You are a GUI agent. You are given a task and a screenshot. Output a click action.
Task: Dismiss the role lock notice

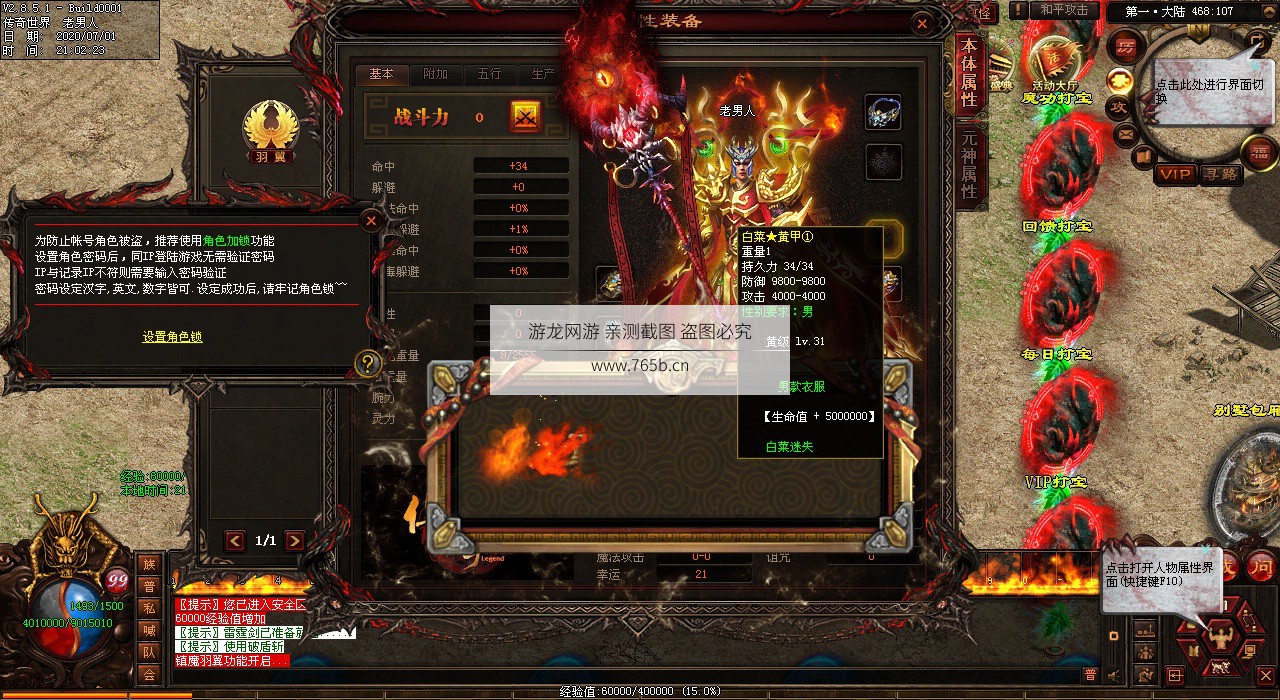point(371,220)
